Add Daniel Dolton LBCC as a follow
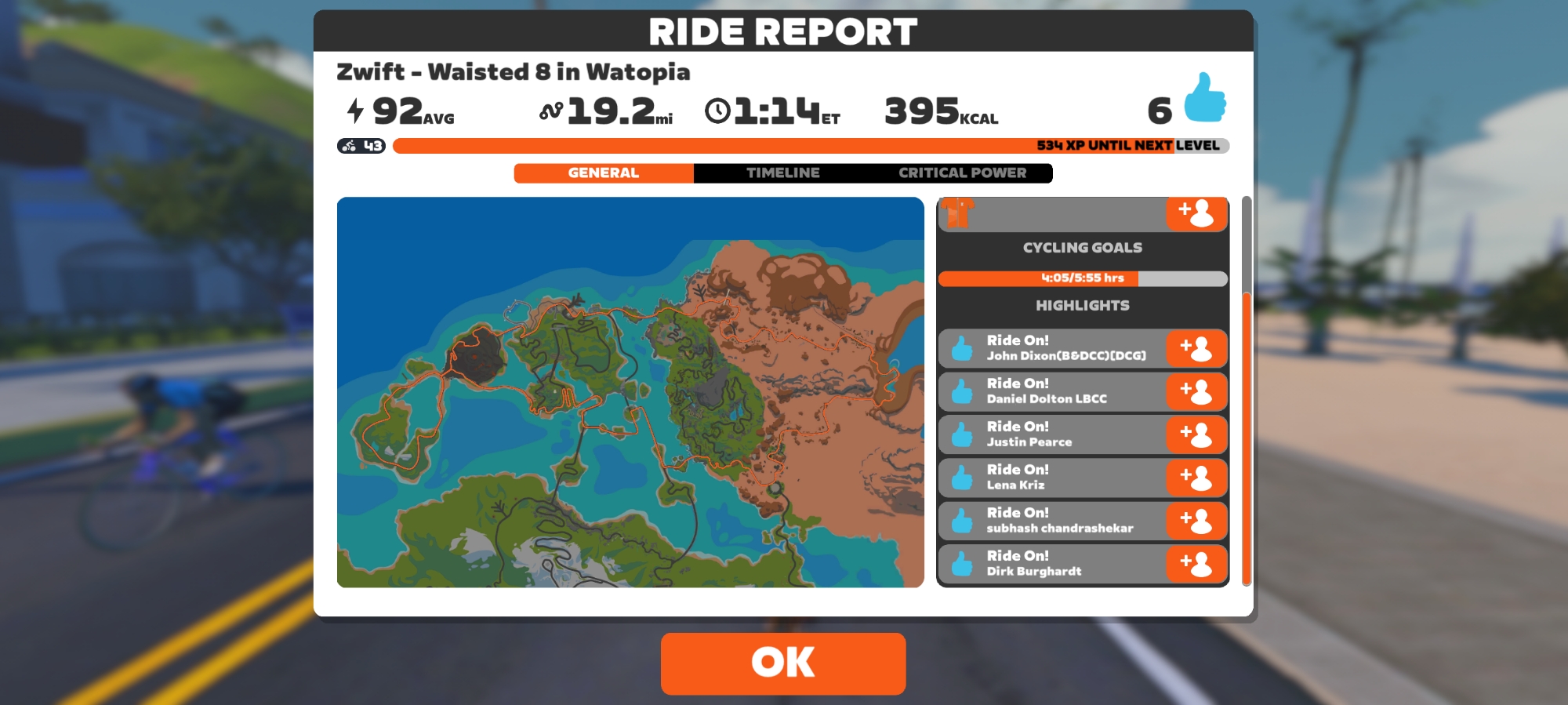 pos(1196,391)
